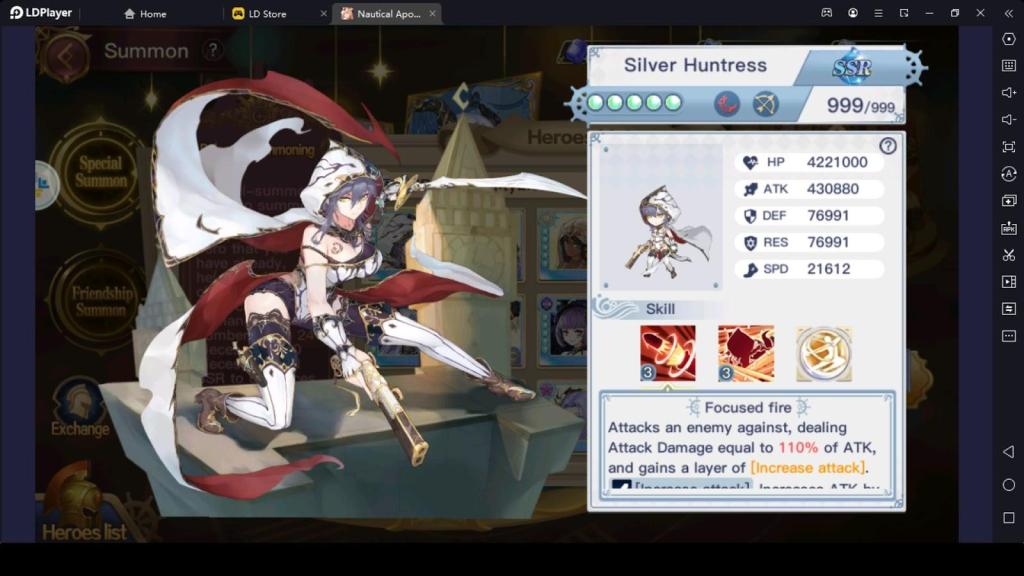Open the Summon help question mark
The height and width of the screenshot is (576, 1024).
pyautogui.click(x=212, y=50)
